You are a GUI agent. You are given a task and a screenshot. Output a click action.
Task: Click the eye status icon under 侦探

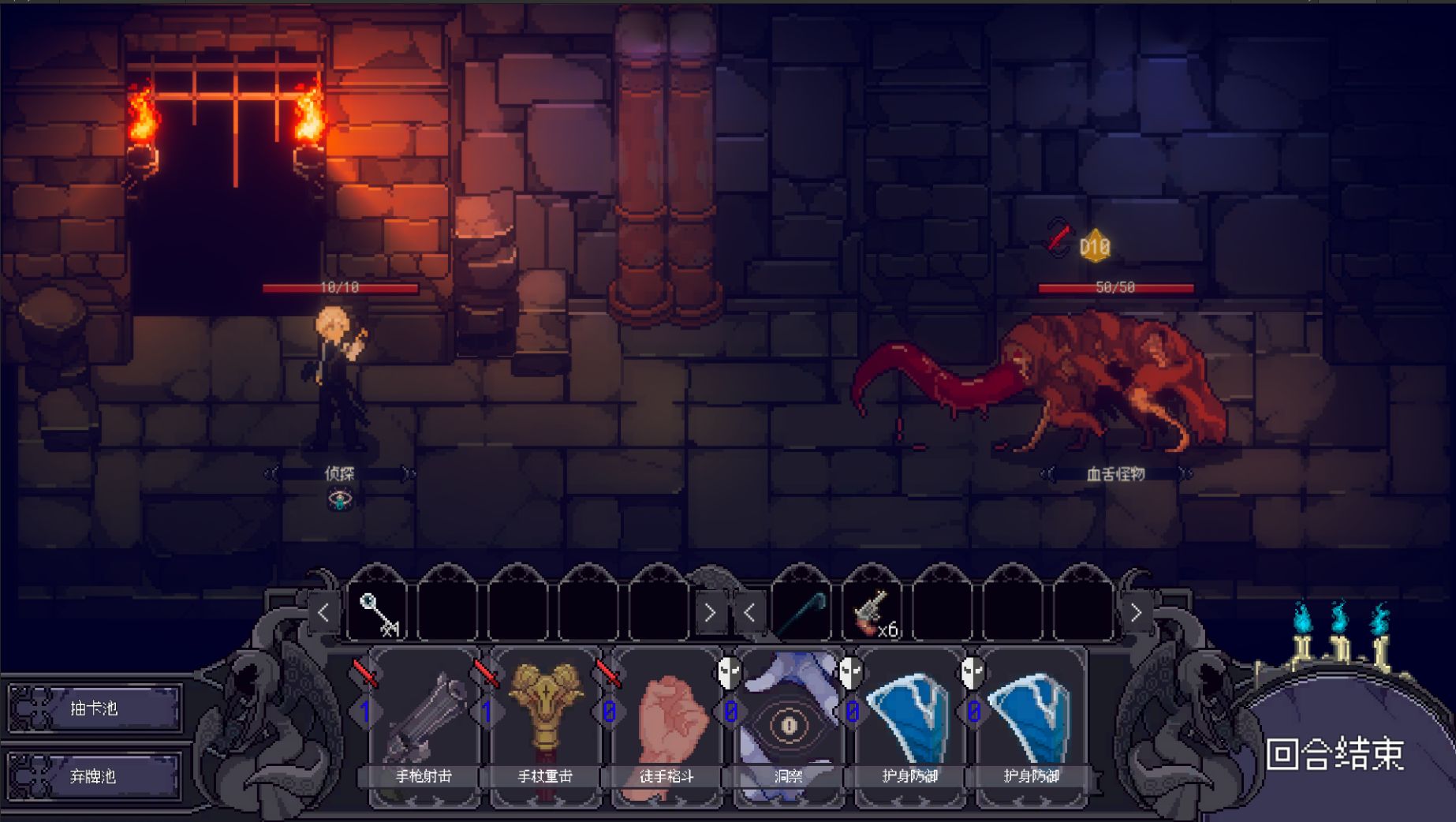340,499
